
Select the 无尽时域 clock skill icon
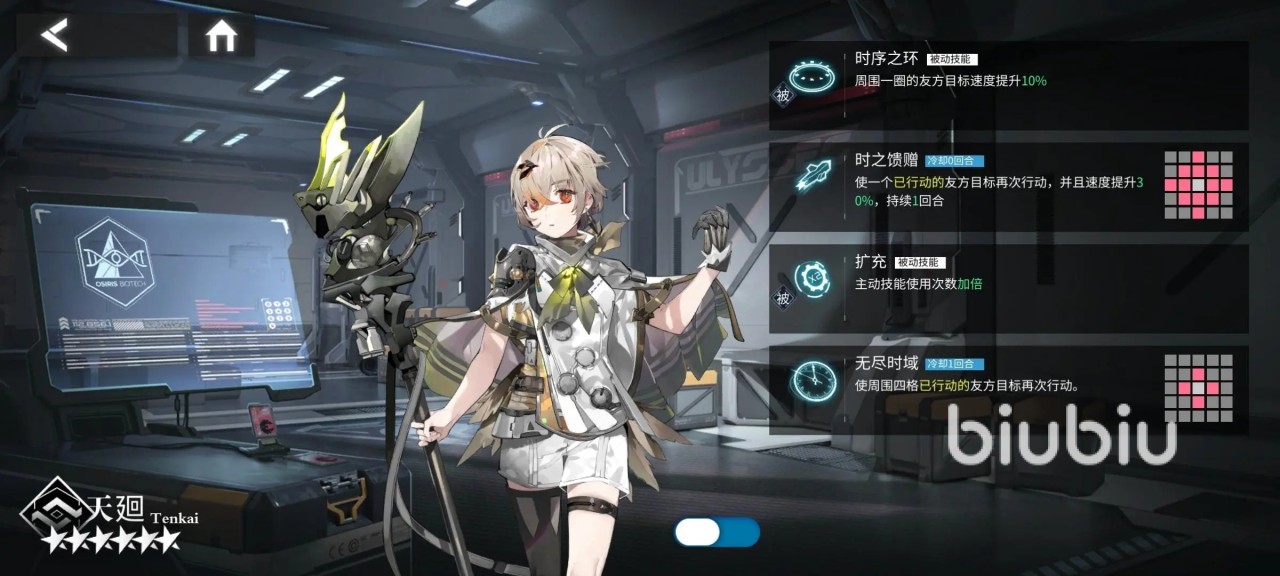[811, 379]
